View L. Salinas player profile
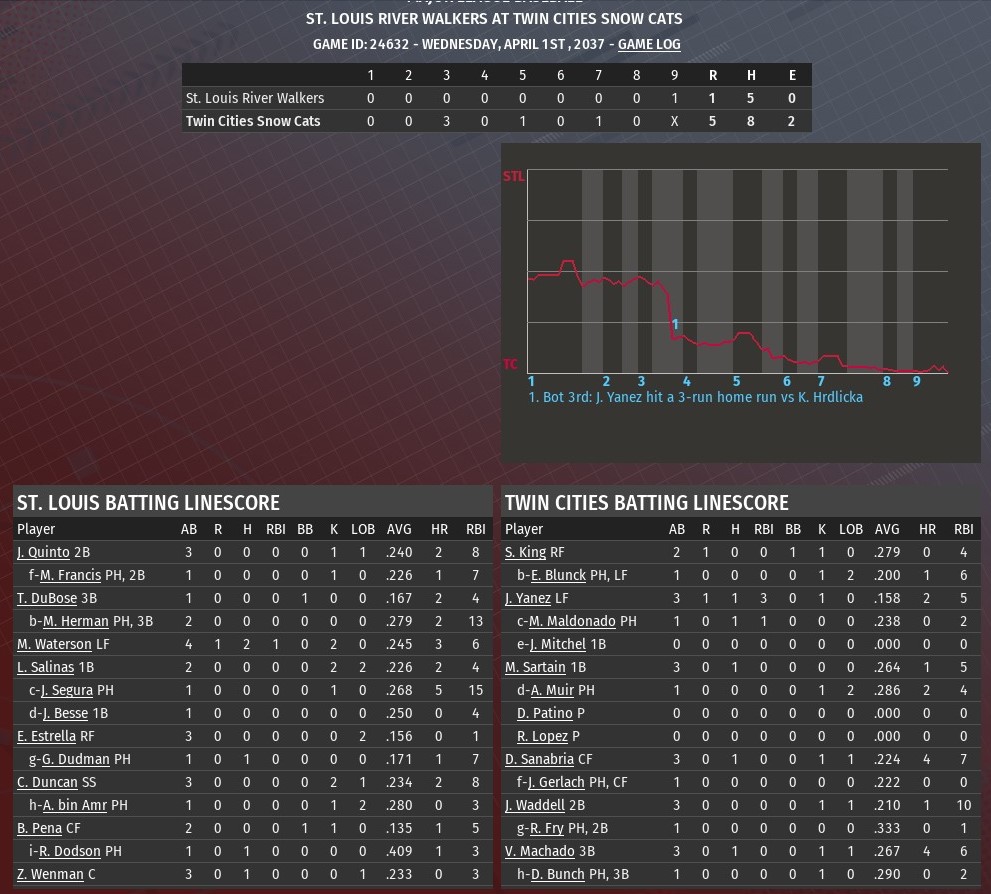This screenshot has height=894, width=991. coord(45,667)
